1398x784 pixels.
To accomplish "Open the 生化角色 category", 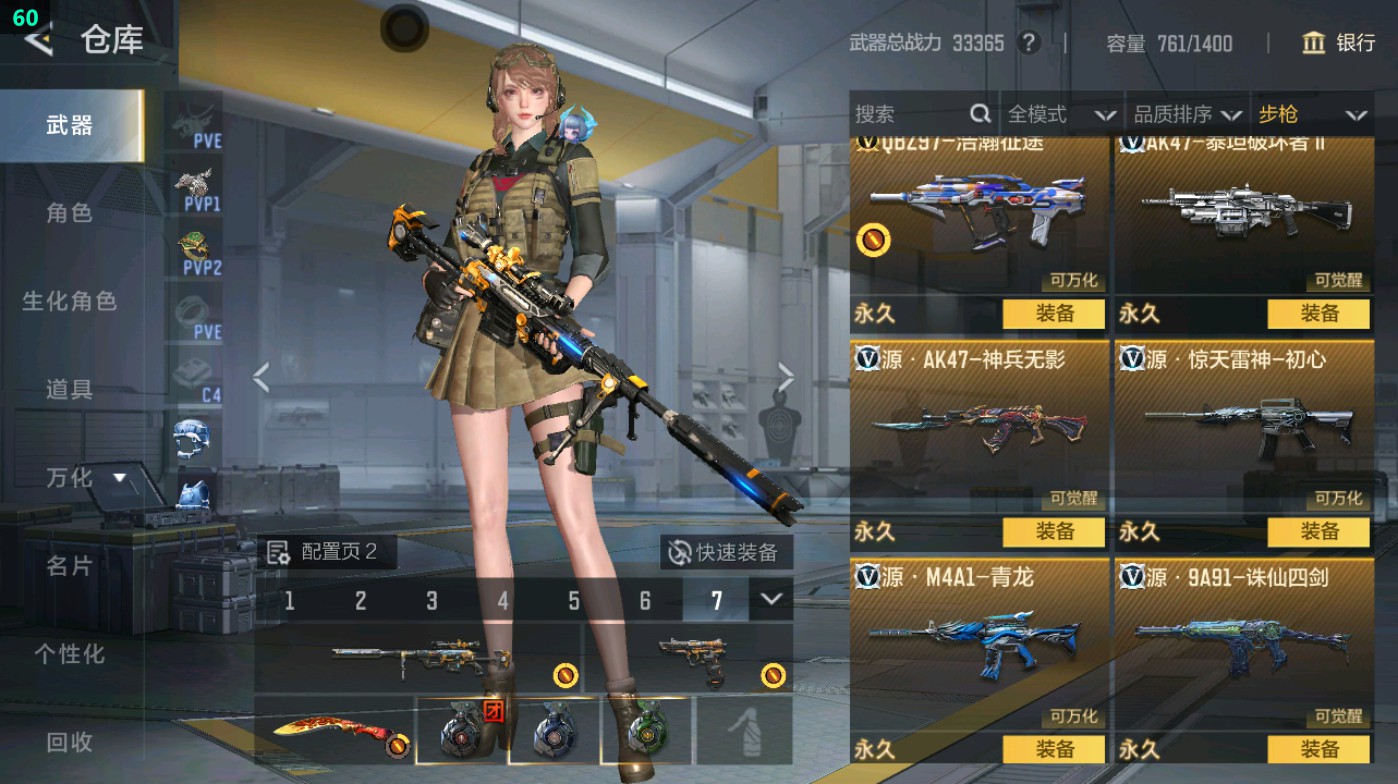I will [x=69, y=301].
